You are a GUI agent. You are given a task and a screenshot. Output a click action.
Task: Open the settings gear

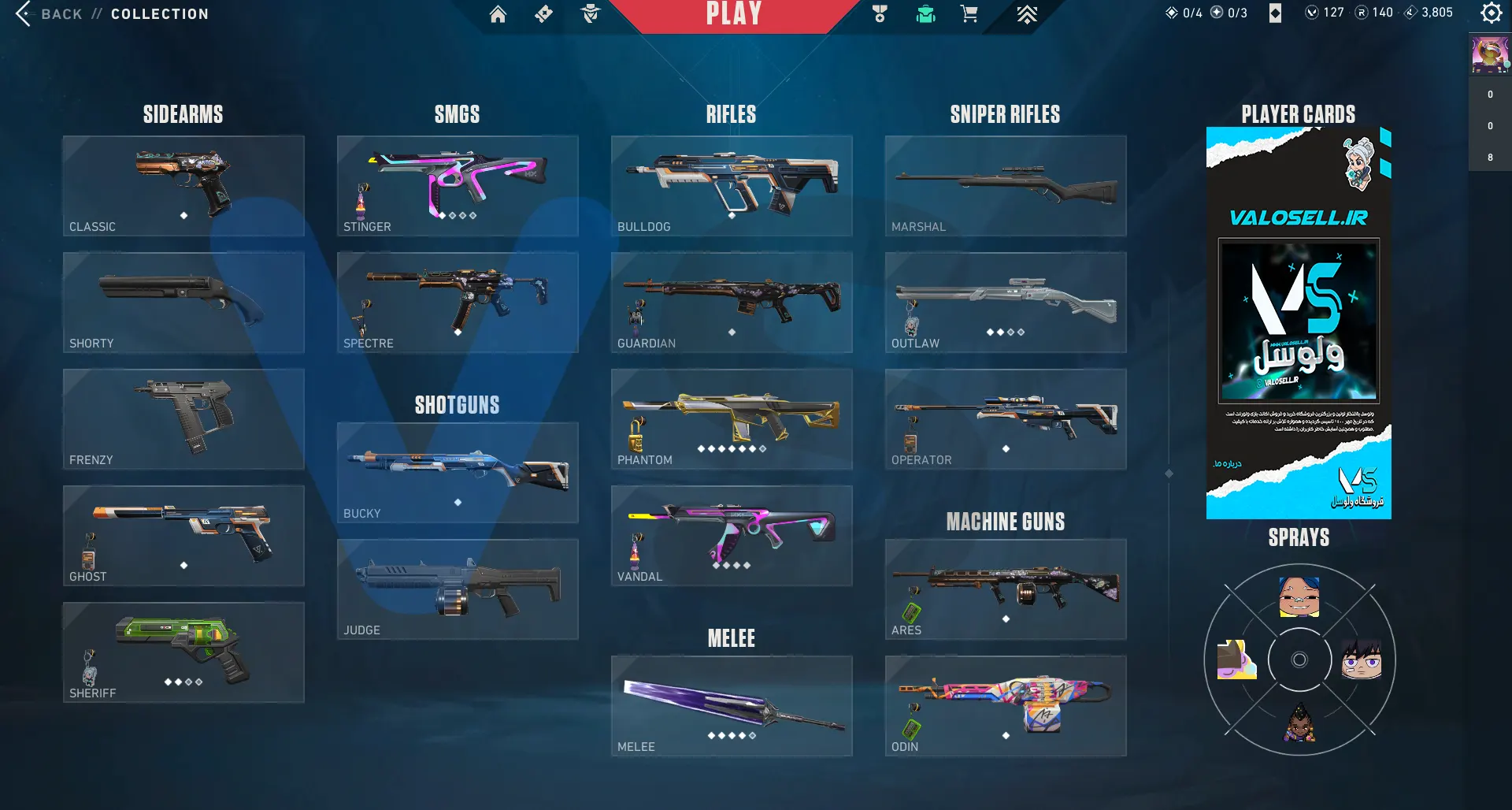click(x=1491, y=13)
